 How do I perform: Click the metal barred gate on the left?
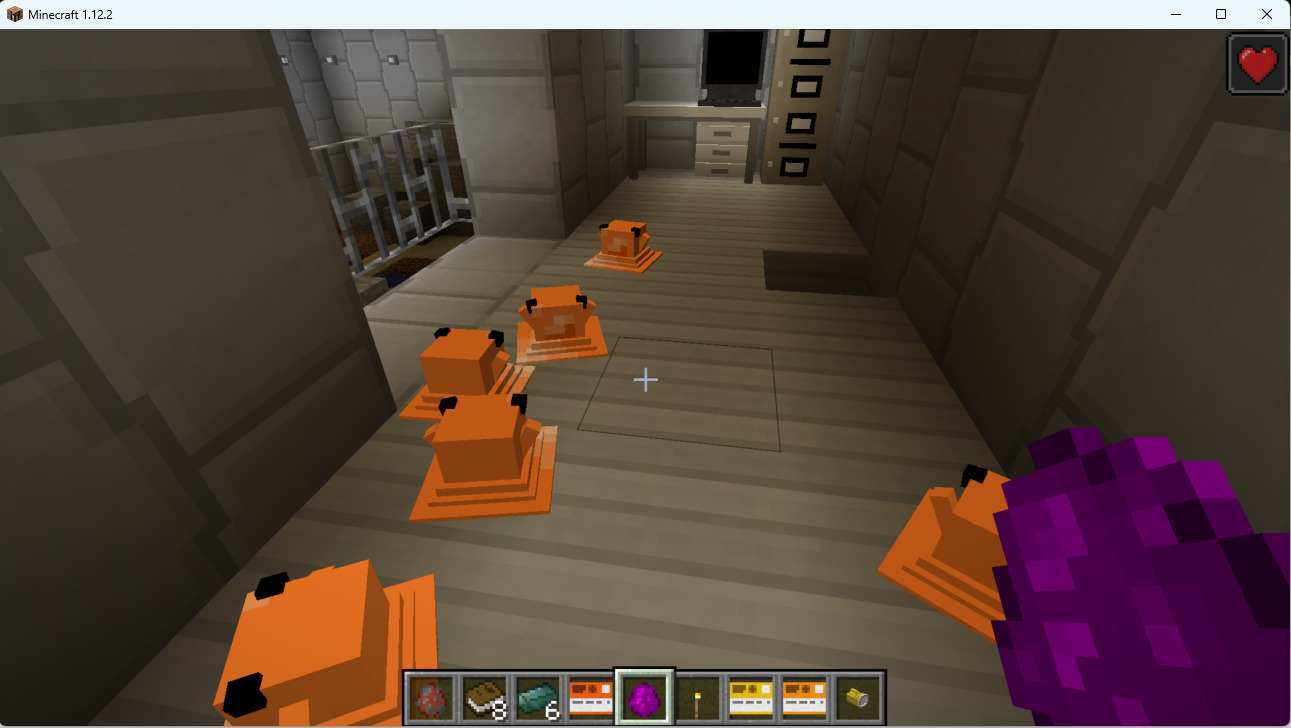pos(390,180)
